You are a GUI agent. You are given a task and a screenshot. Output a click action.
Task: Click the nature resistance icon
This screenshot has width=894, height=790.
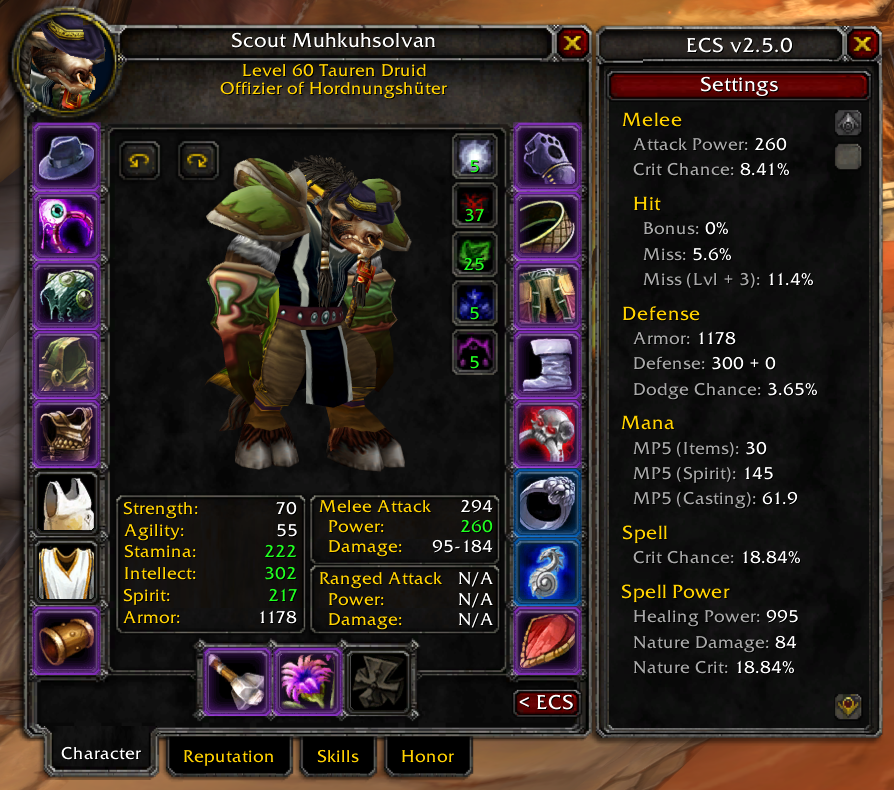point(475,253)
